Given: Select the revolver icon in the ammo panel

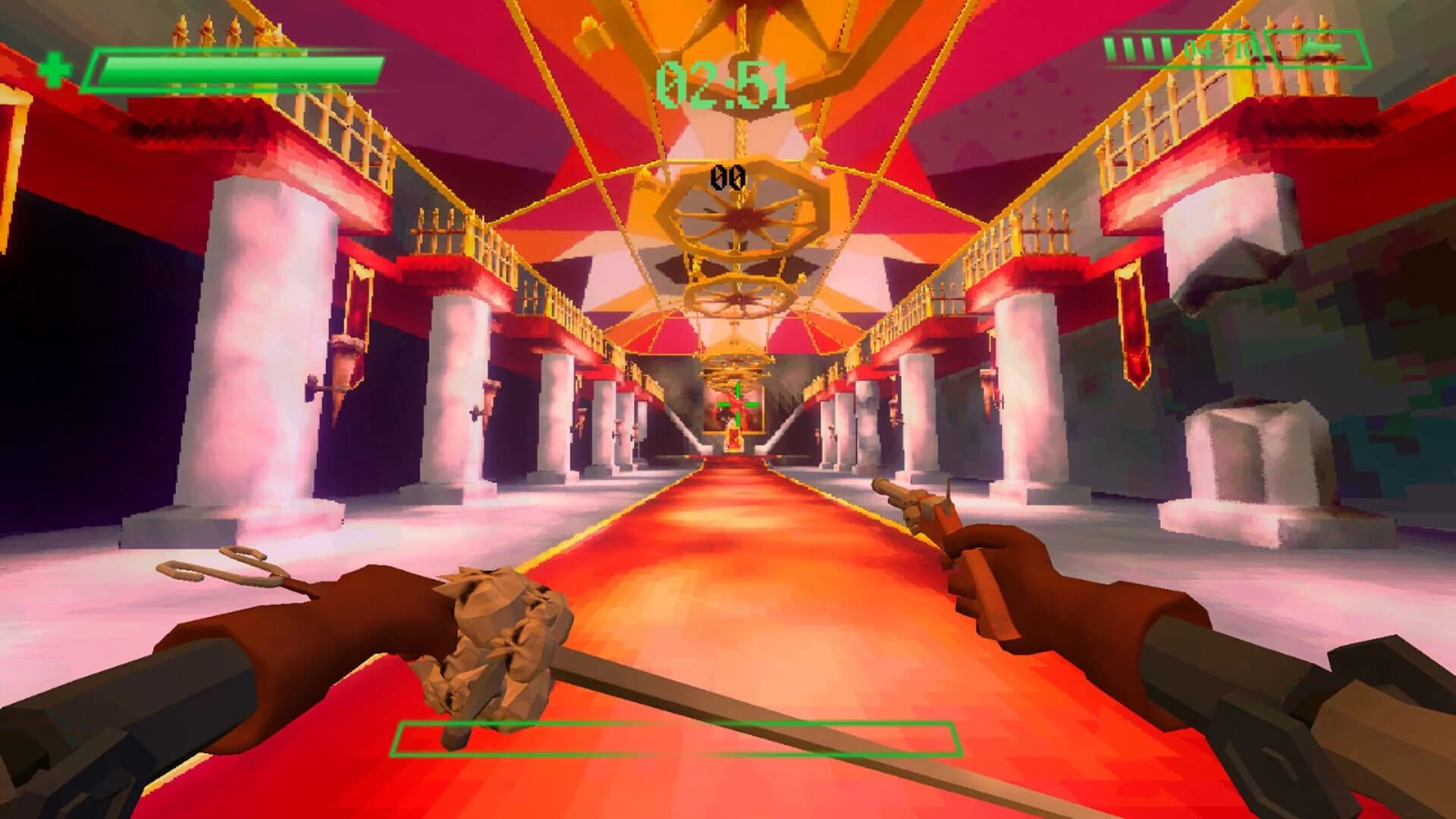Looking at the screenshot, I should (x=1321, y=47).
